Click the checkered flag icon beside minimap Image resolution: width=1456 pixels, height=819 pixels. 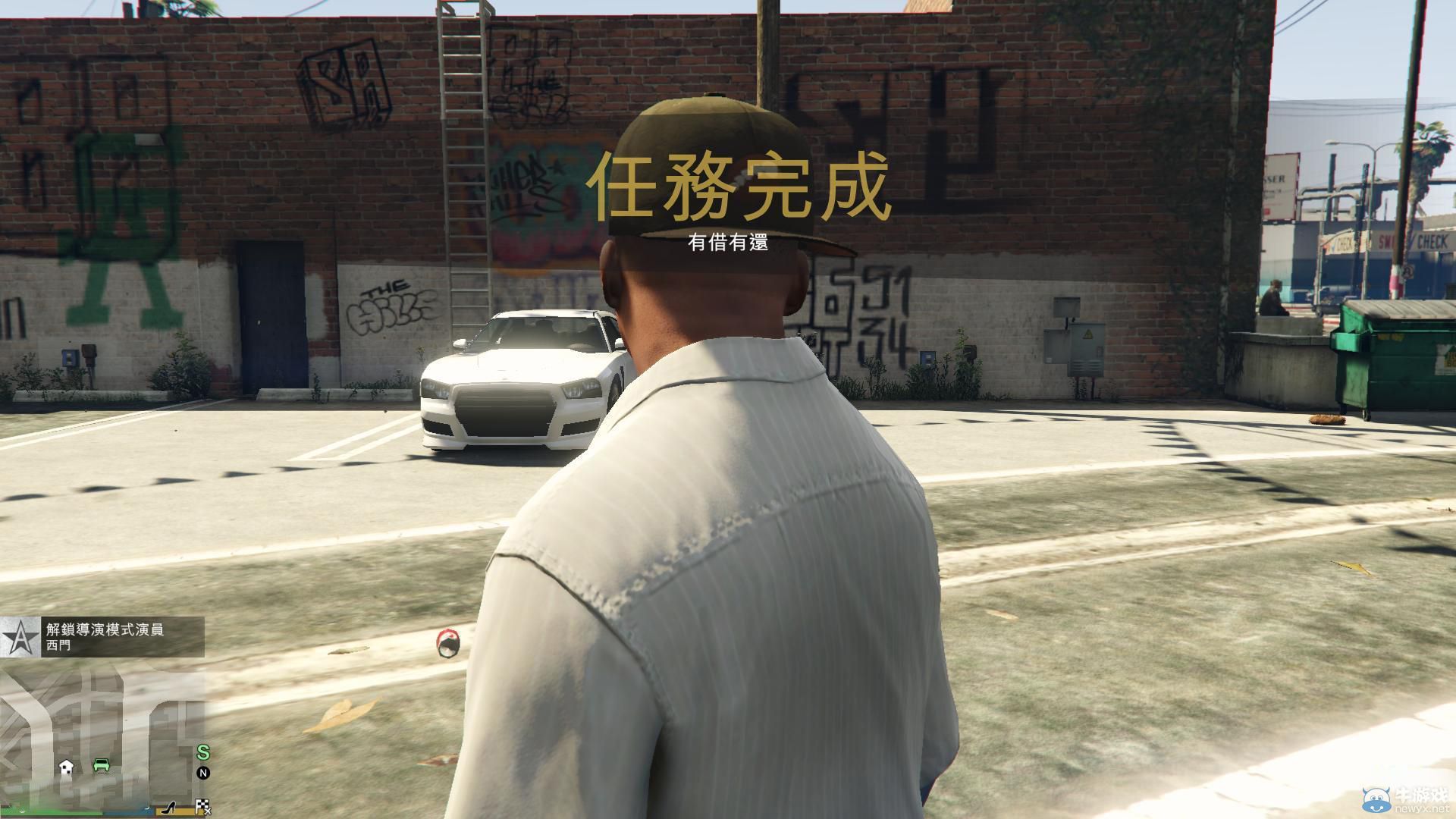202,805
